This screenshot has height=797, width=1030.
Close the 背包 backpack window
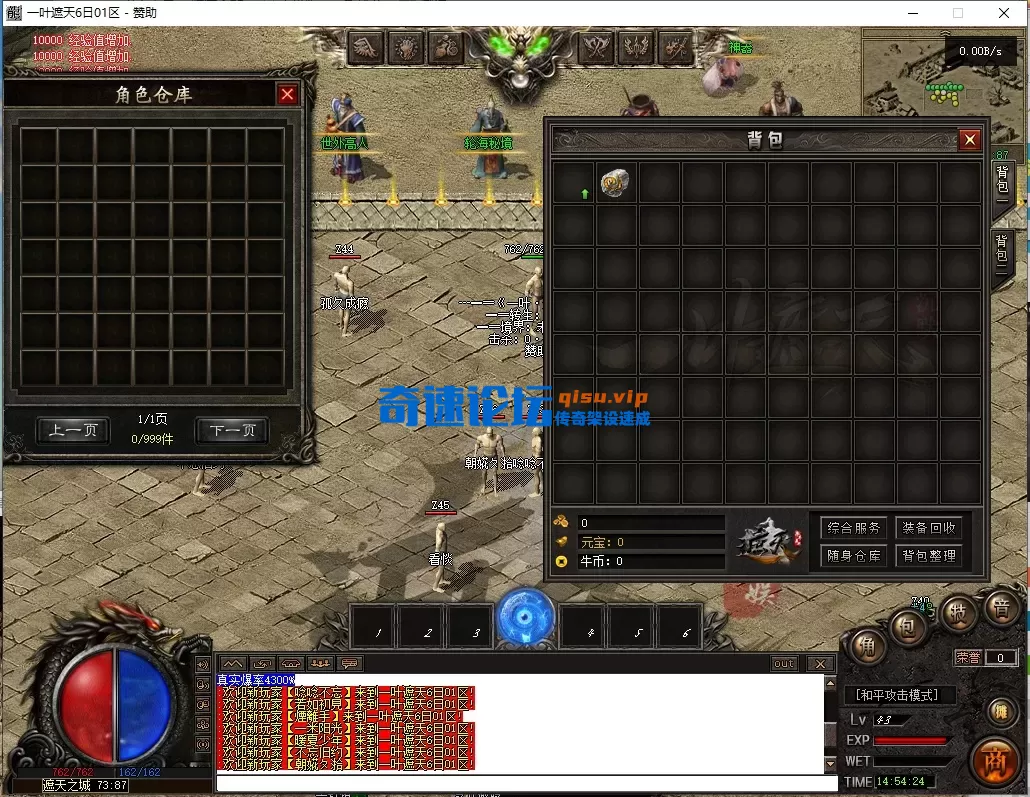[x=969, y=141]
